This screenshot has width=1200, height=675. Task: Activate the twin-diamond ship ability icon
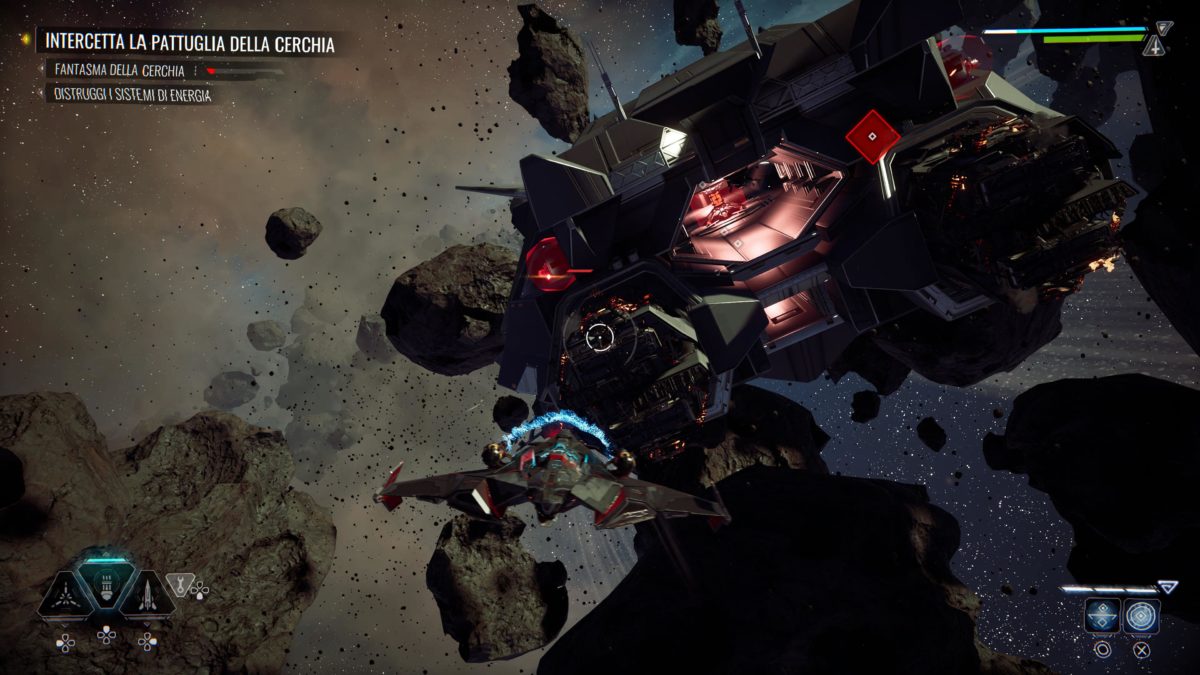pyautogui.click(x=1102, y=616)
